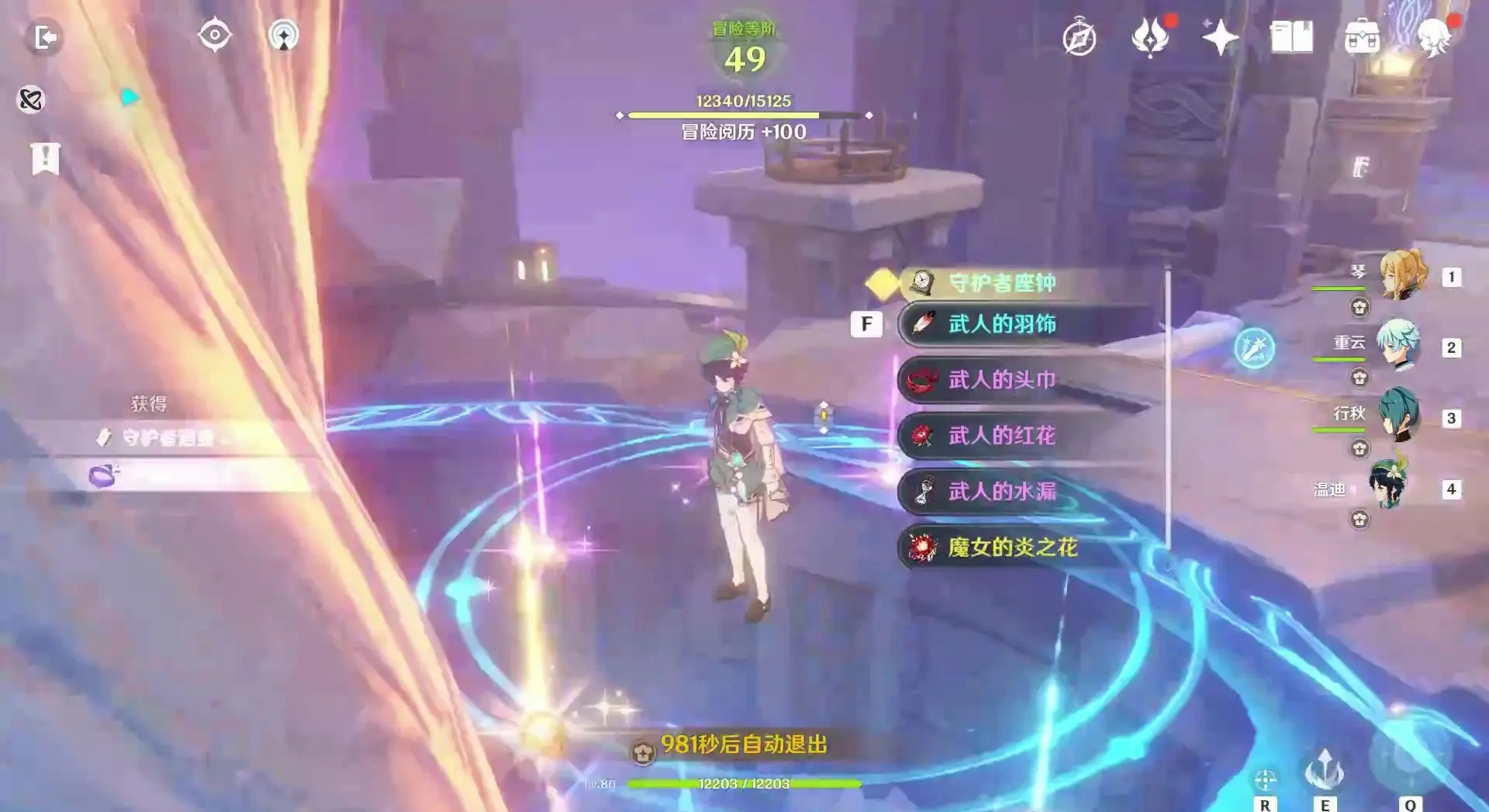Pick up 武人的羽饰 via the F prompt
The image size is (1489, 812).
click(868, 324)
